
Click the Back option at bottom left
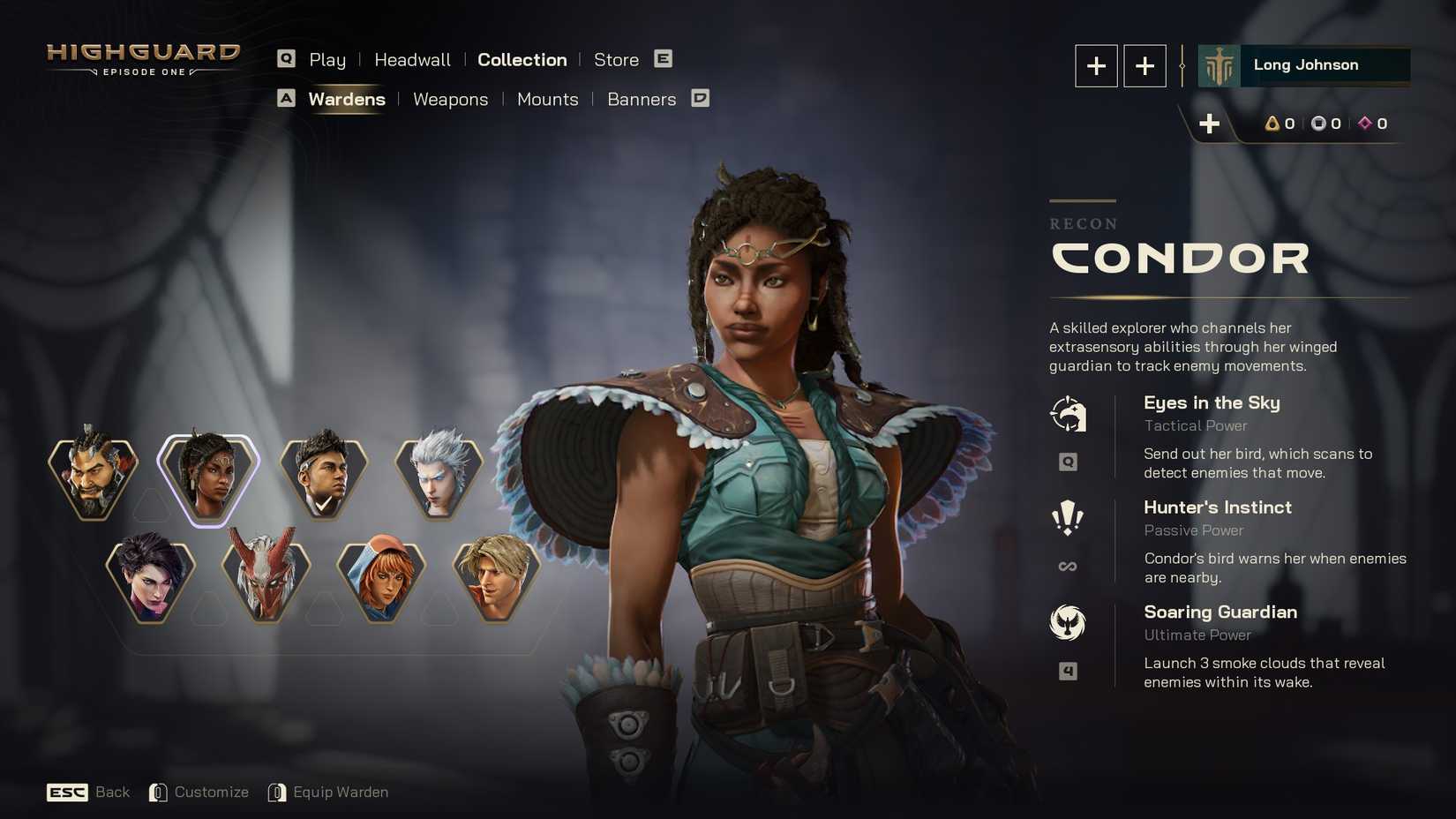[x=112, y=792]
